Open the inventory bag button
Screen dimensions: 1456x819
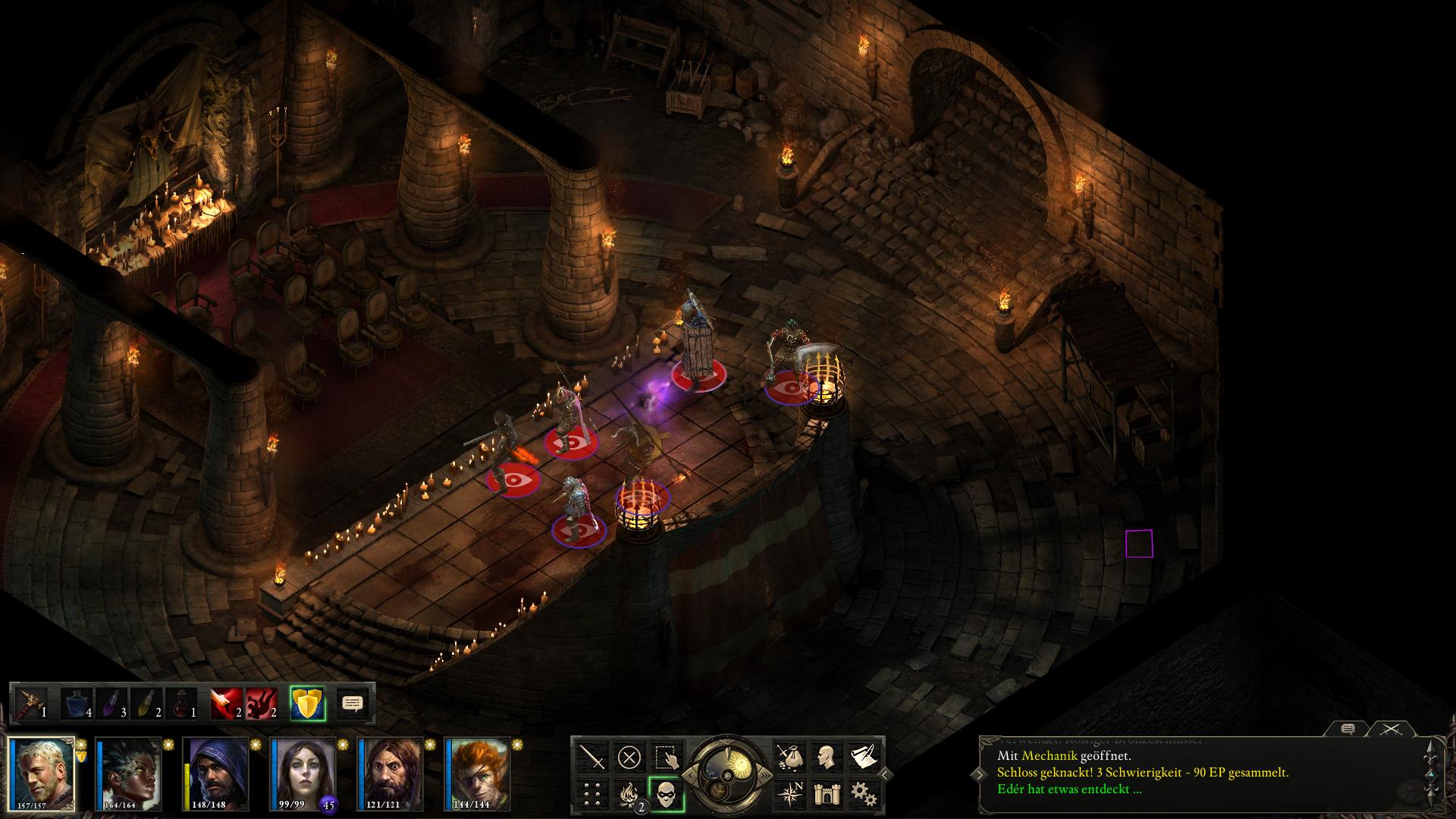(789, 757)
